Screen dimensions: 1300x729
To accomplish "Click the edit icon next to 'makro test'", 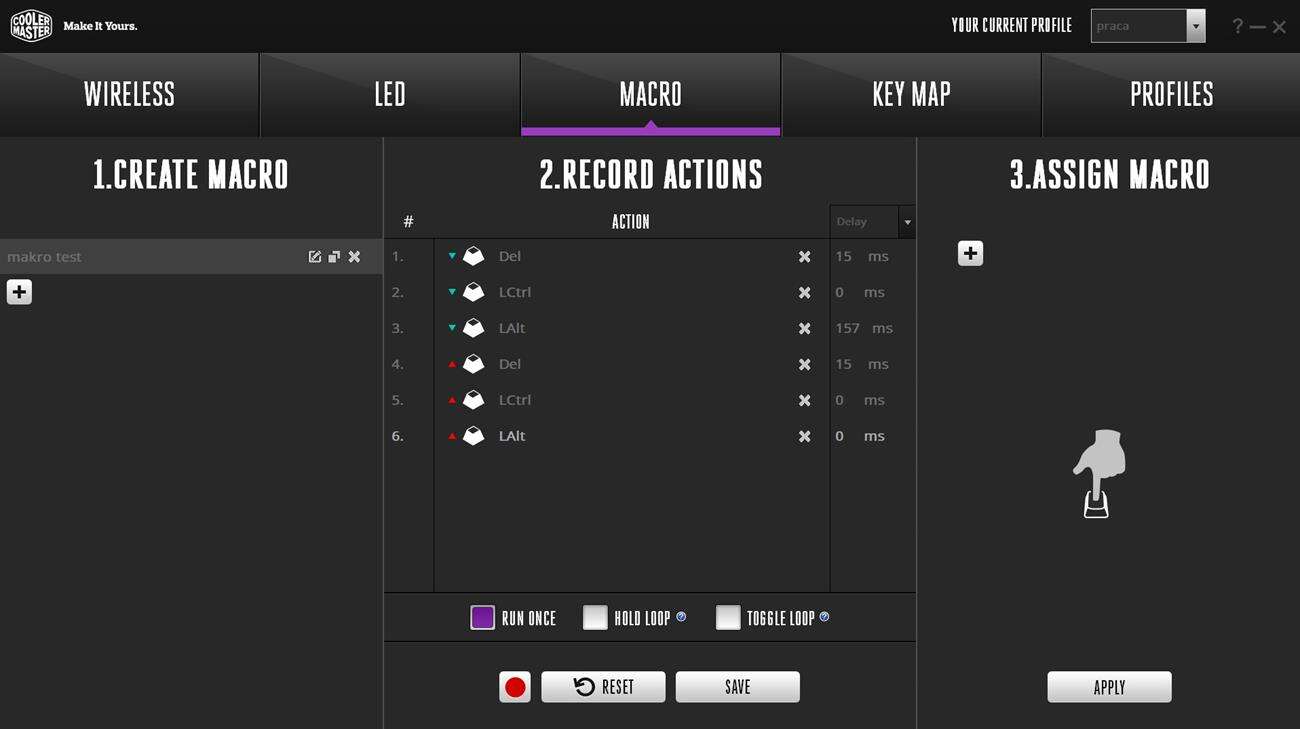I will click(315, 256).
